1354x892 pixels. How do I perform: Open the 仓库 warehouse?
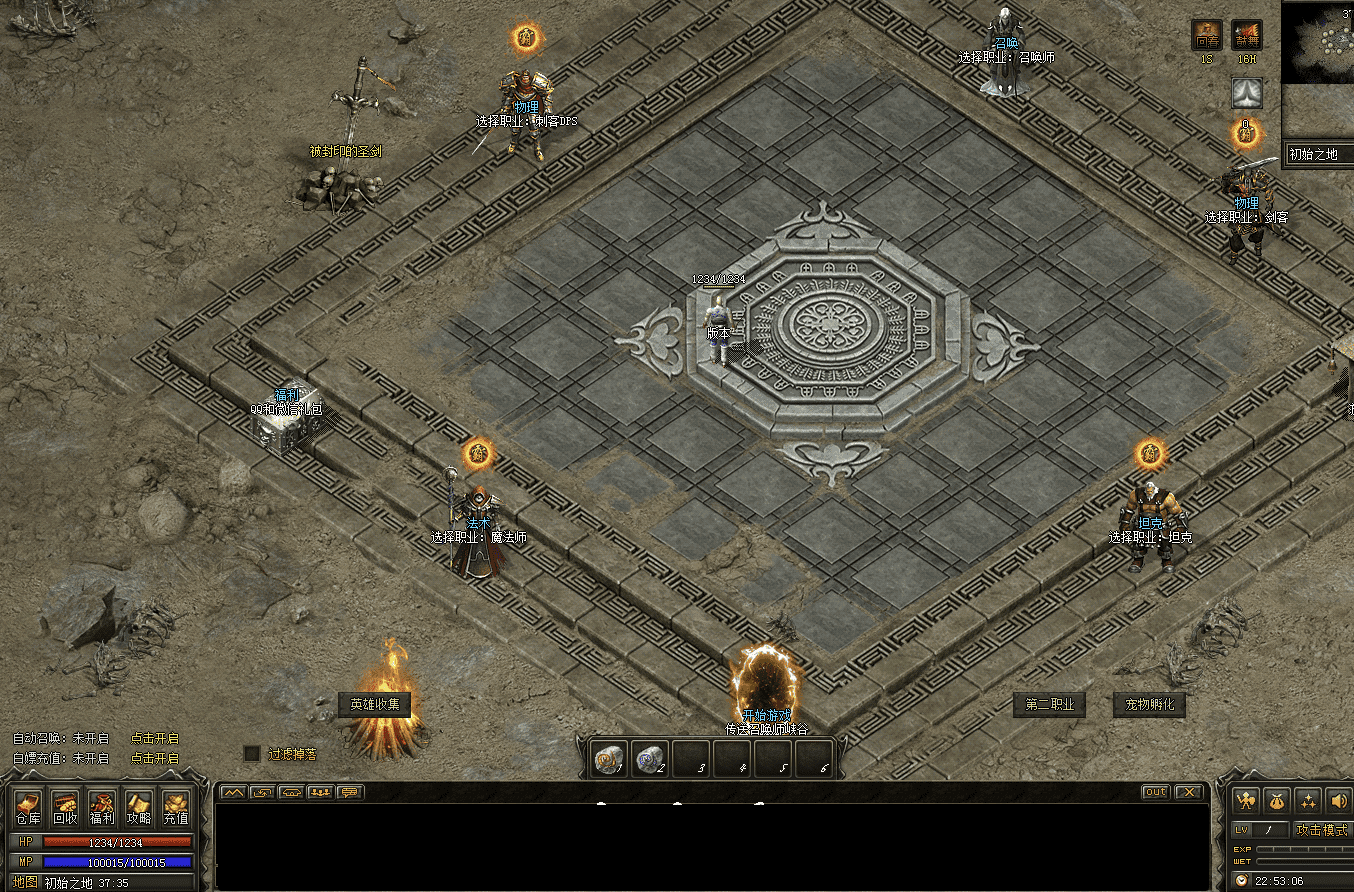[x=28, y=807]
